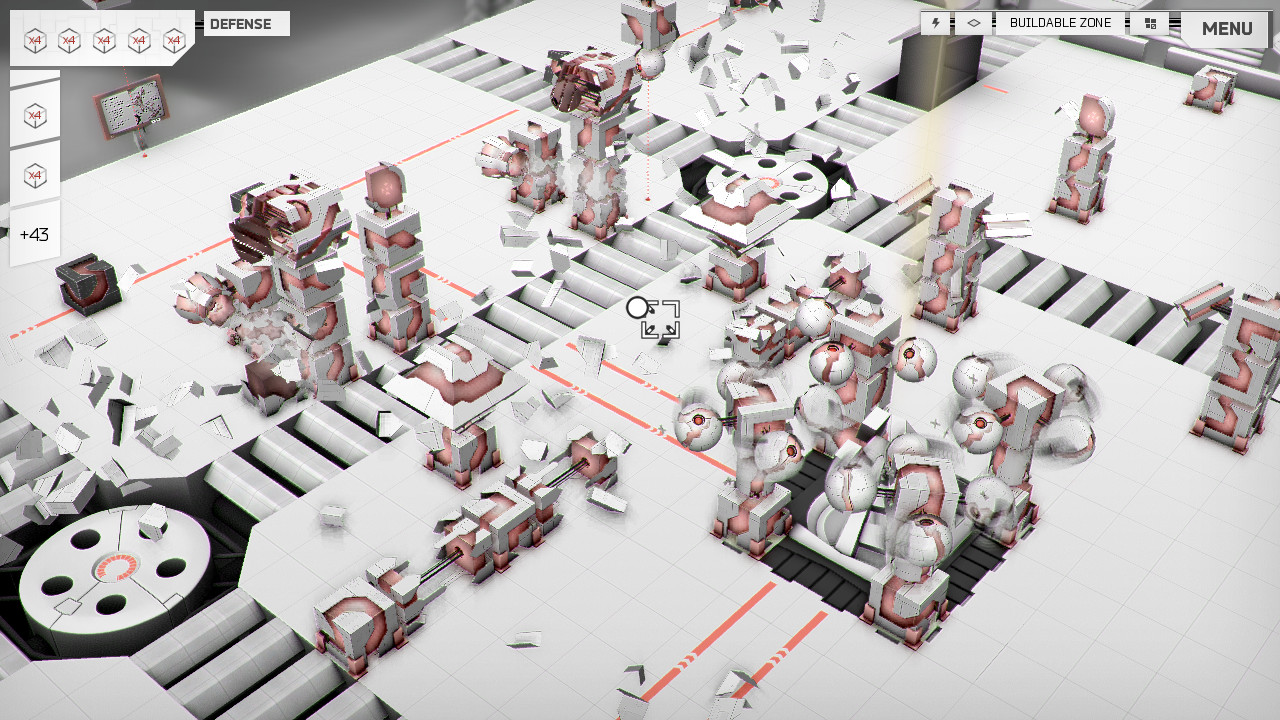Click the lightning bolt icon in top bar
The width and height of the screenshot is (1280, 720).
click(935, 22)
